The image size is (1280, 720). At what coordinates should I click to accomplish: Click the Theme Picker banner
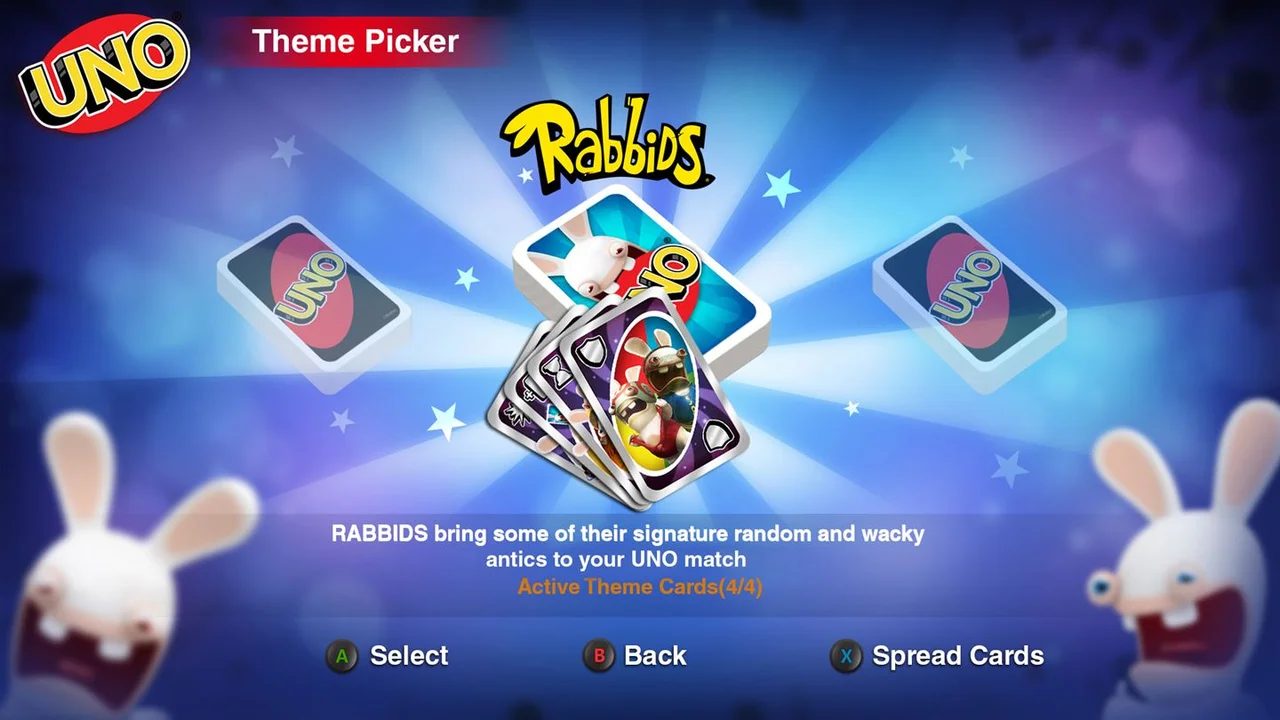356,41
